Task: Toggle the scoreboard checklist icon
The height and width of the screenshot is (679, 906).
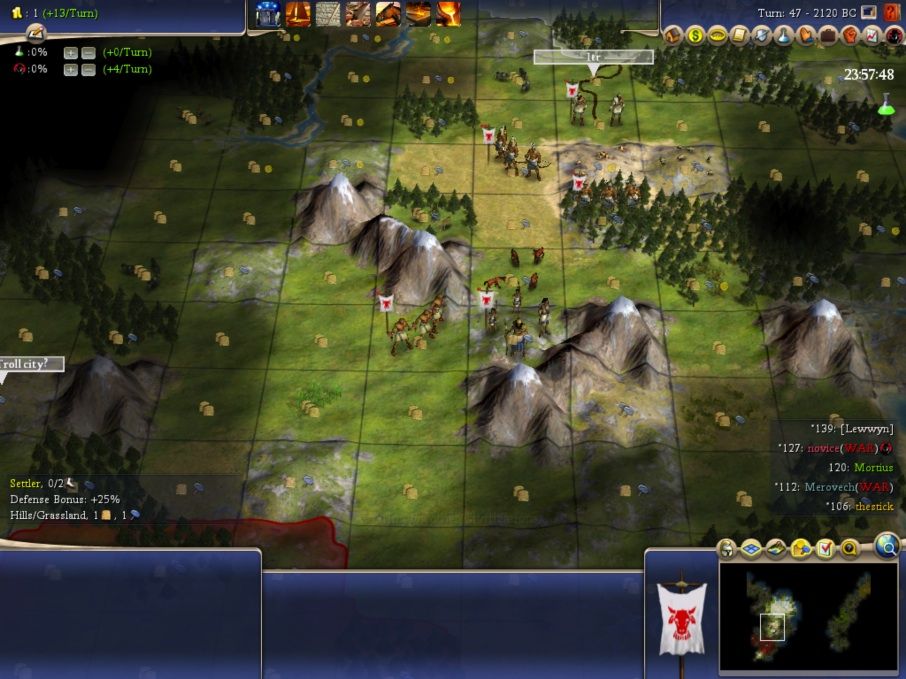Action: [825, 549]
